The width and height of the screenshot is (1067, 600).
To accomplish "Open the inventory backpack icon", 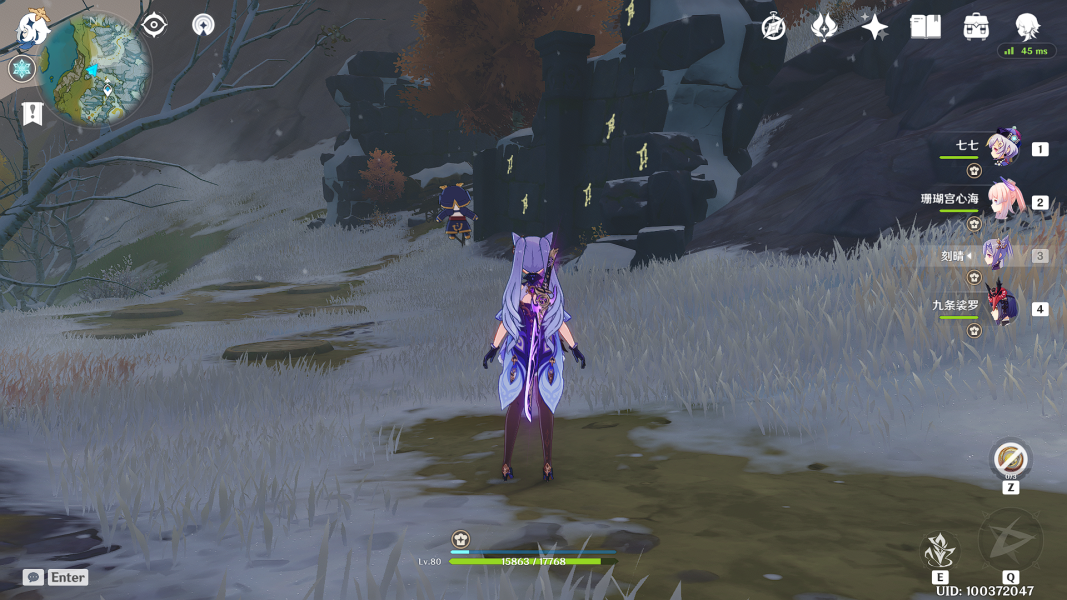I will pos(977,27).
